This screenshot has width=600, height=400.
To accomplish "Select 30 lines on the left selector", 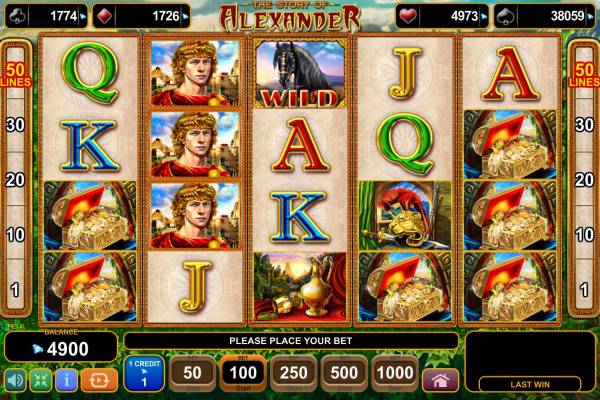I will pos(15,125).
